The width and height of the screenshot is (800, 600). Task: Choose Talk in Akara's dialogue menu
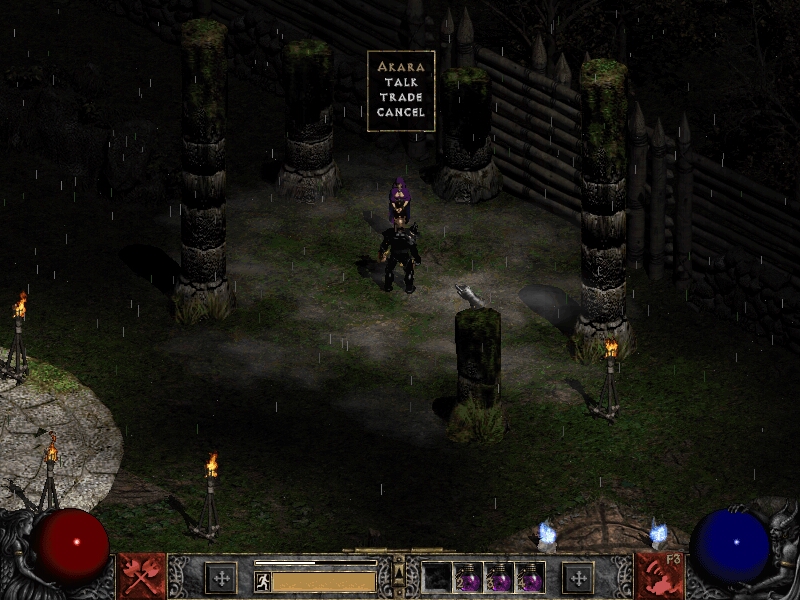point(401,82)
